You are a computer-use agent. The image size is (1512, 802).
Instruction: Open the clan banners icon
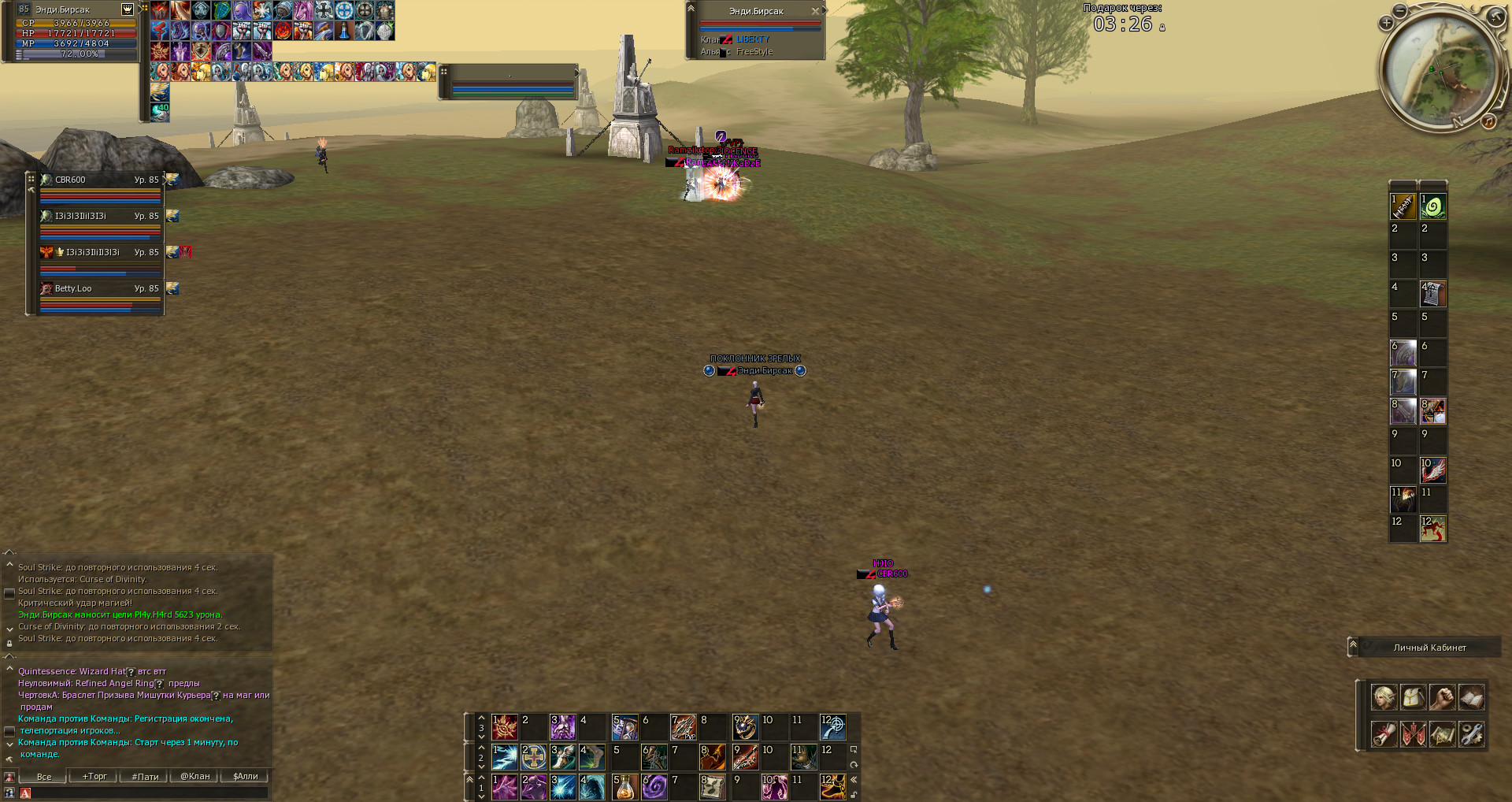click(1413, 734)
